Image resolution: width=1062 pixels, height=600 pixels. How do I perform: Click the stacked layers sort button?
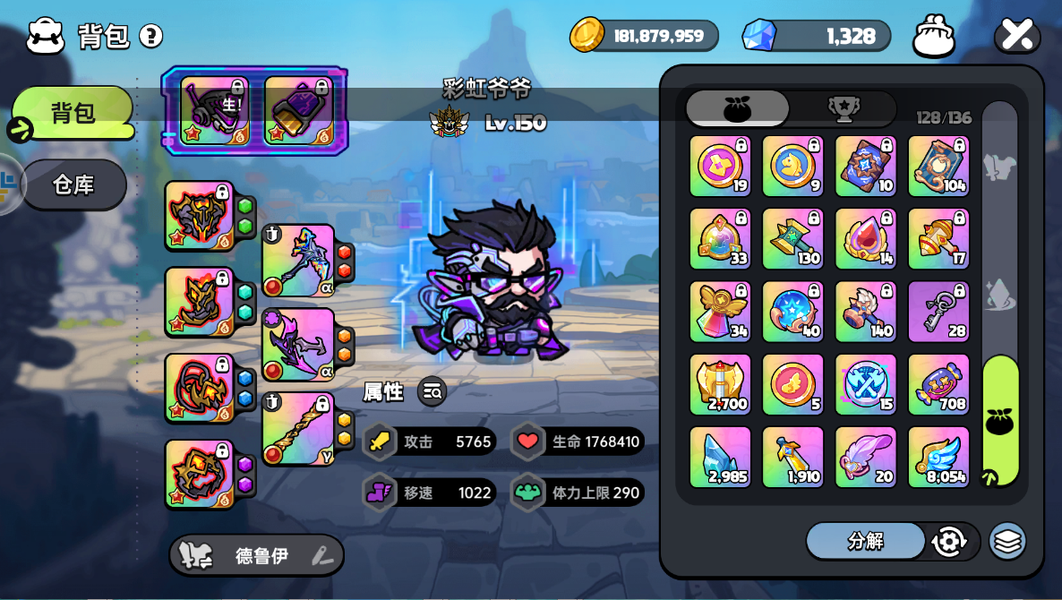pyautogui.click(x=1007, y=541)
